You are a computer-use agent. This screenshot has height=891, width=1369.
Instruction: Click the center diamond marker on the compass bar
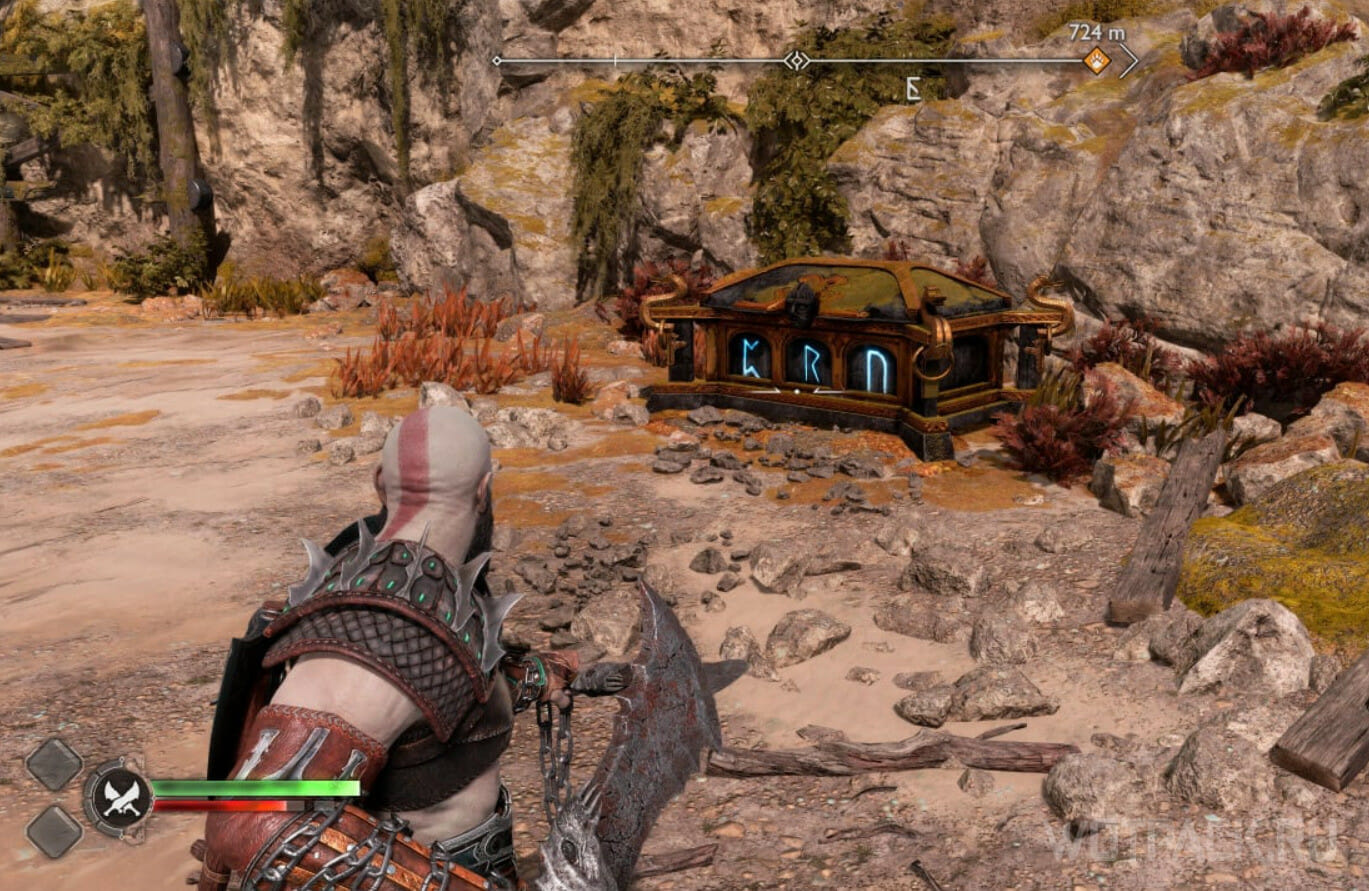pos(796,61)
